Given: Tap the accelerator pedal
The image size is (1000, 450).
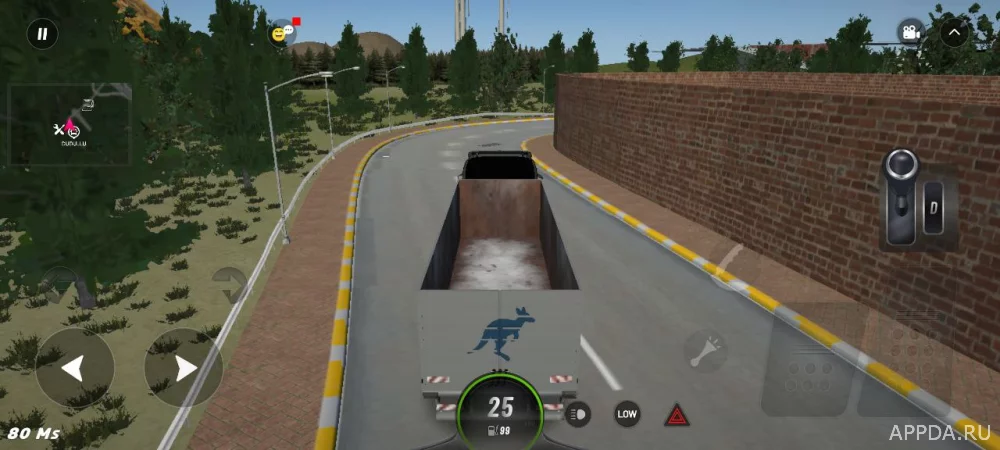Looking at the screenshot, I should [905, 362].
